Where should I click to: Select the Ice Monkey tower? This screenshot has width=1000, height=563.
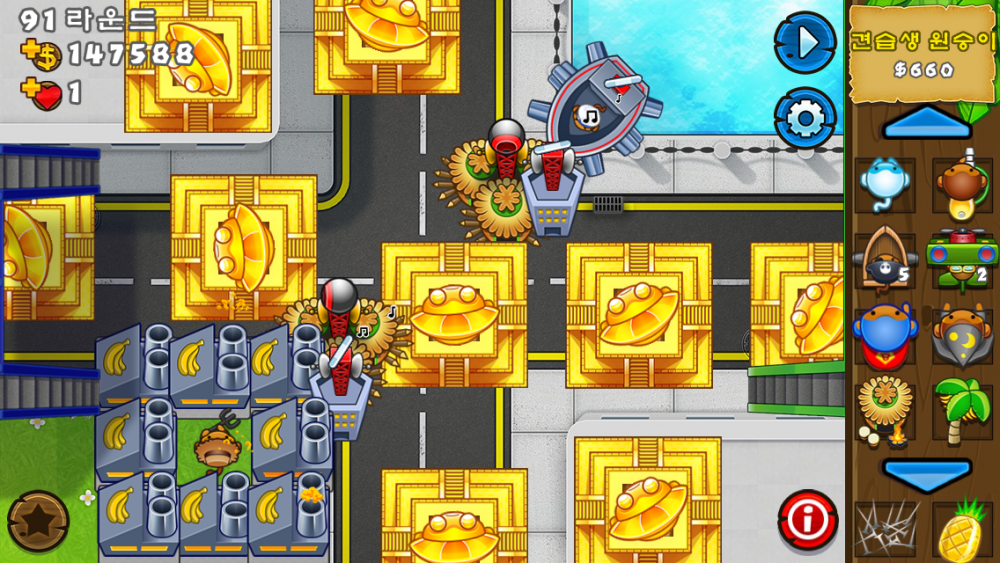pos(884,184)
